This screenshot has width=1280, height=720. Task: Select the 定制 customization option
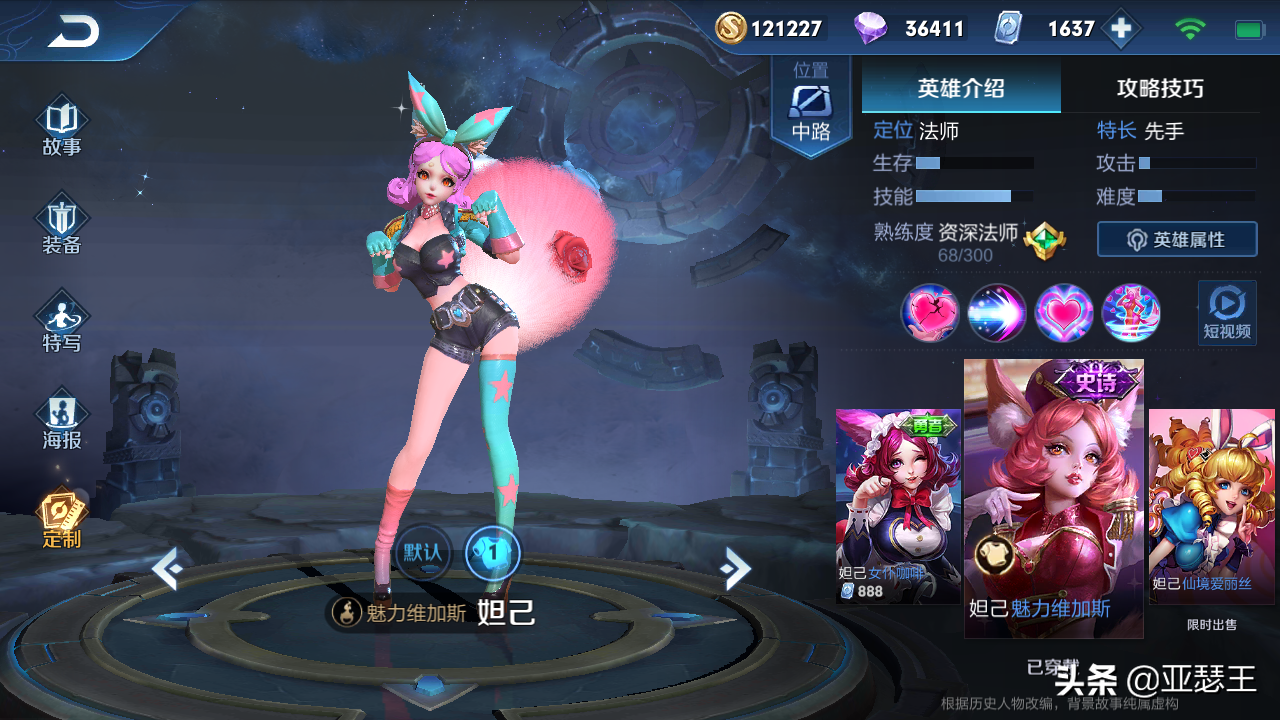click(61, 519)
